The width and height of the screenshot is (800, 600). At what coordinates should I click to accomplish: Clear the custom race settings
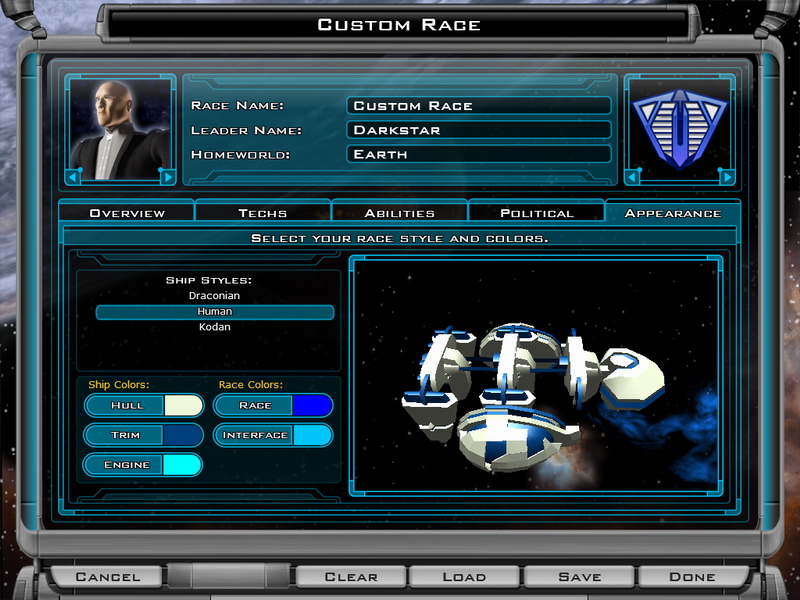tap(351, 577)
